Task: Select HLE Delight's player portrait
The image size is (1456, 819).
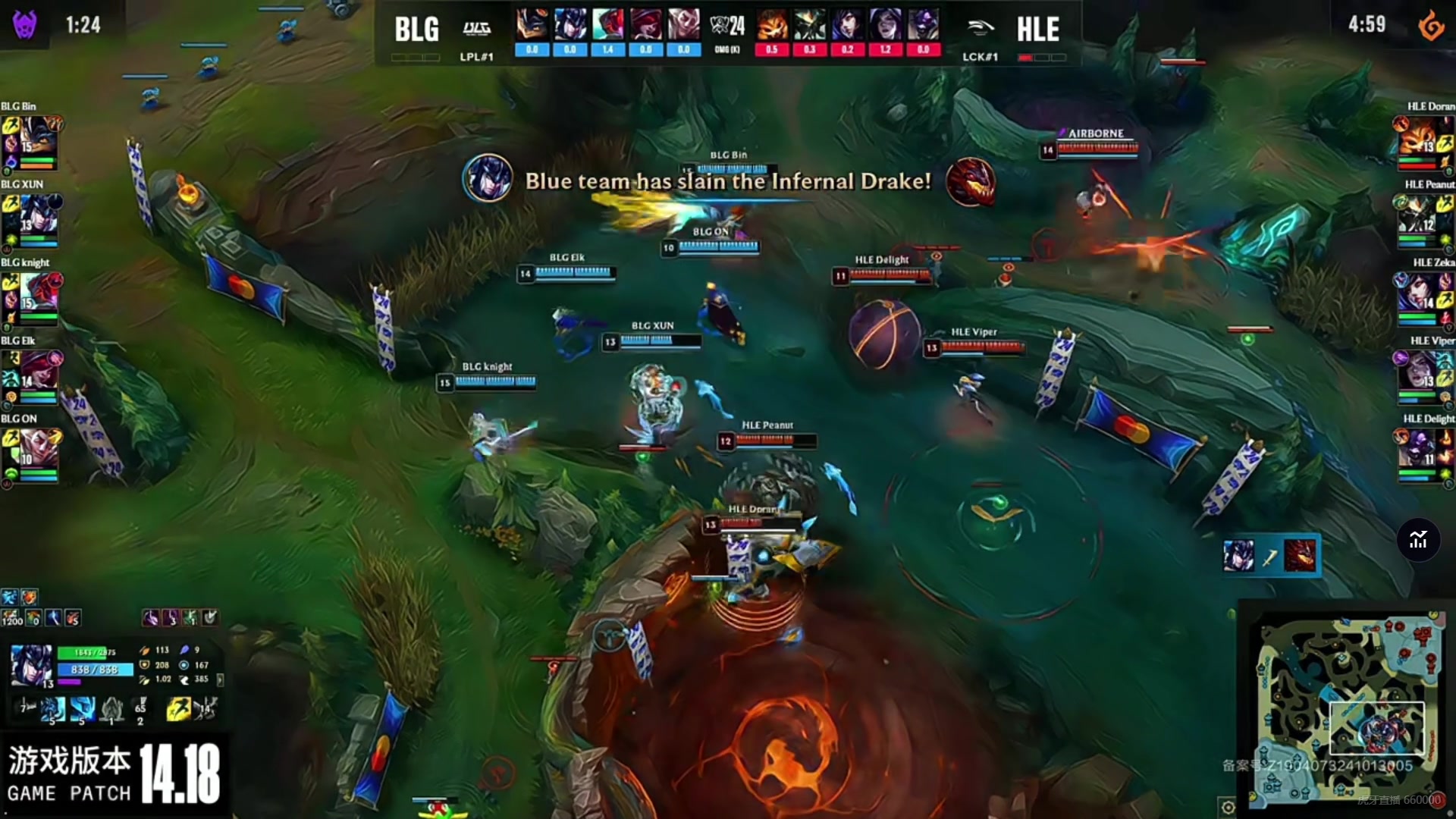Action: [x=1417, y=451]
